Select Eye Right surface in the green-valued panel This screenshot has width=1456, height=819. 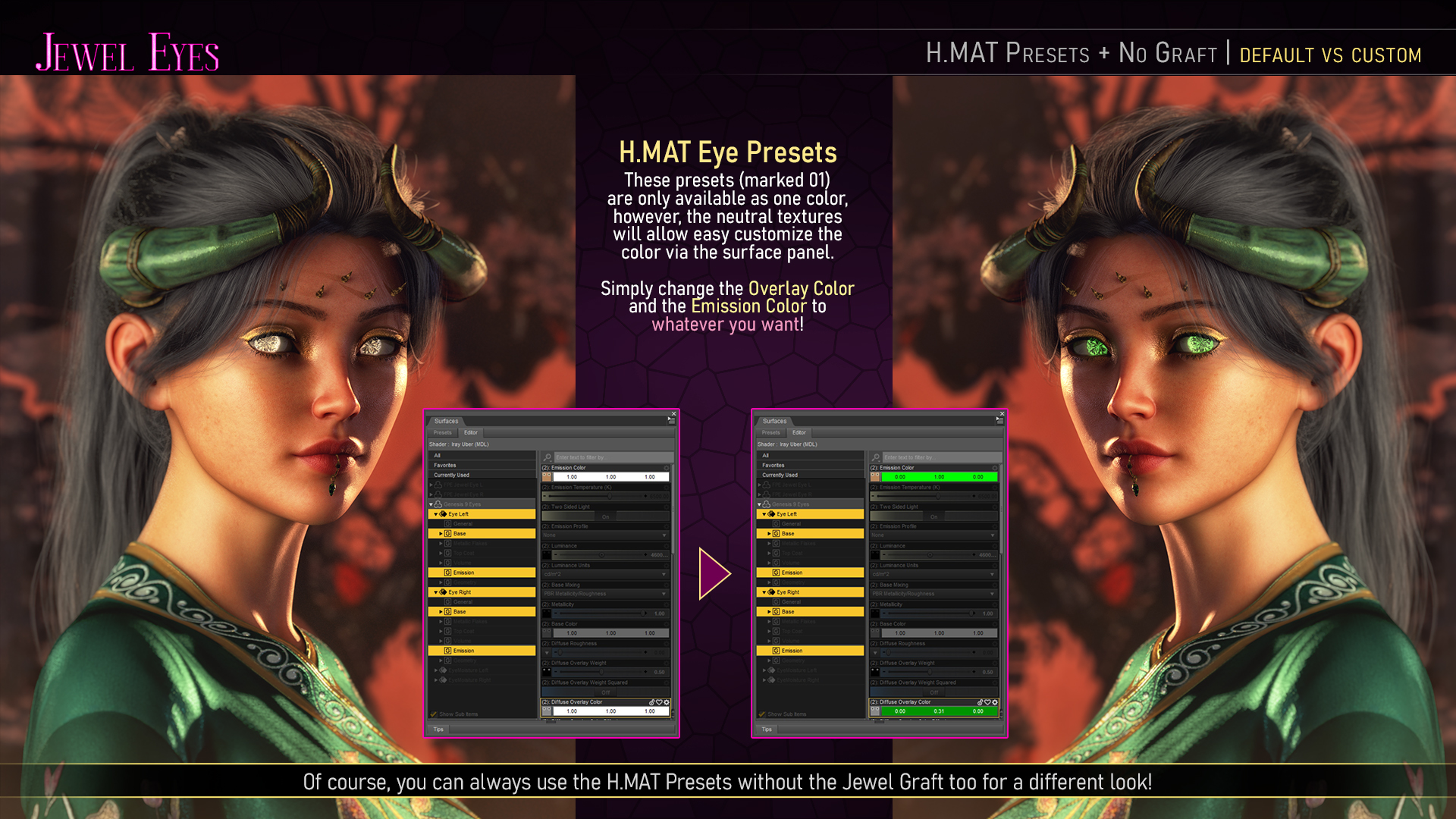(x=788, y=592)
